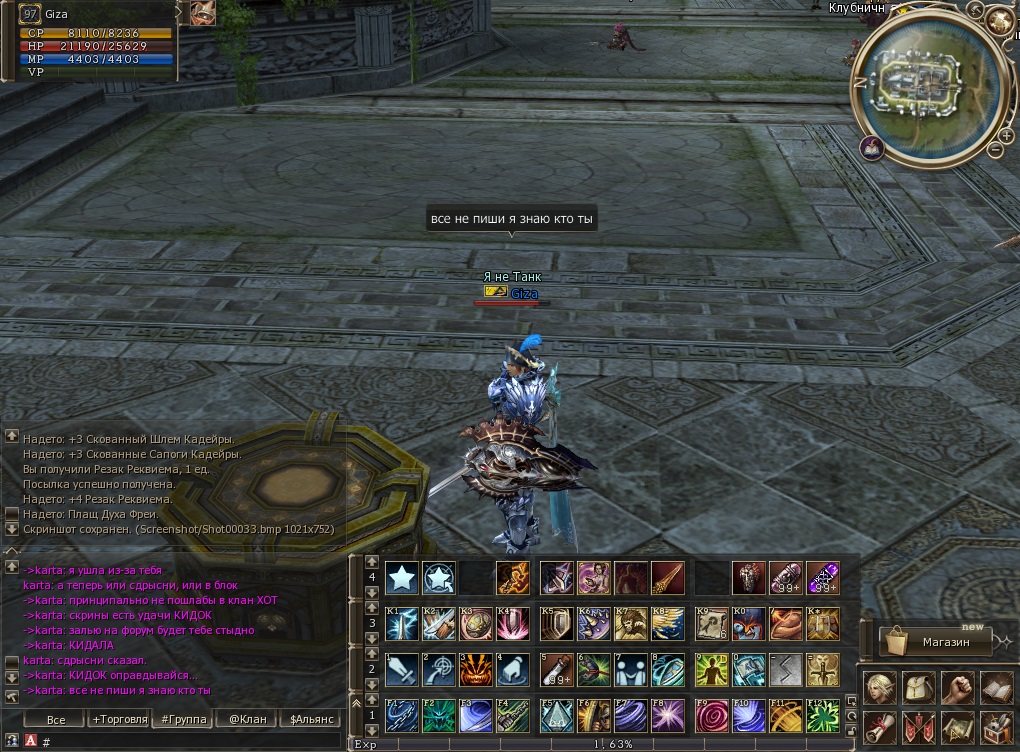Focus the chat text input field
1020x752 pixels.
coord(190,741)
